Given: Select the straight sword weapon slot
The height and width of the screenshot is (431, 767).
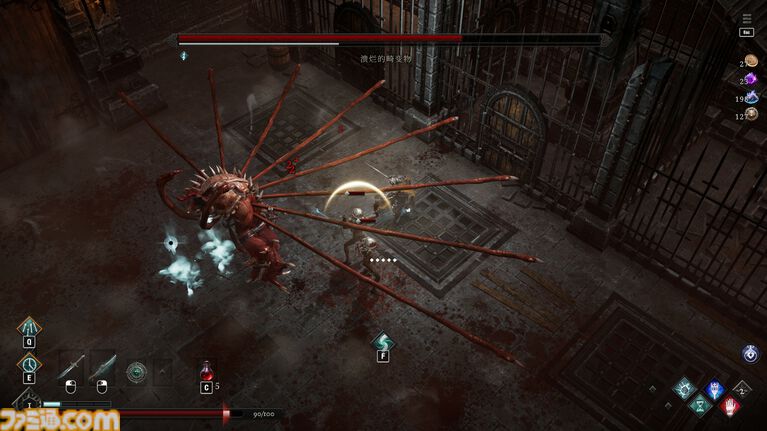Looking at the screenshot, I should point(71,368).
